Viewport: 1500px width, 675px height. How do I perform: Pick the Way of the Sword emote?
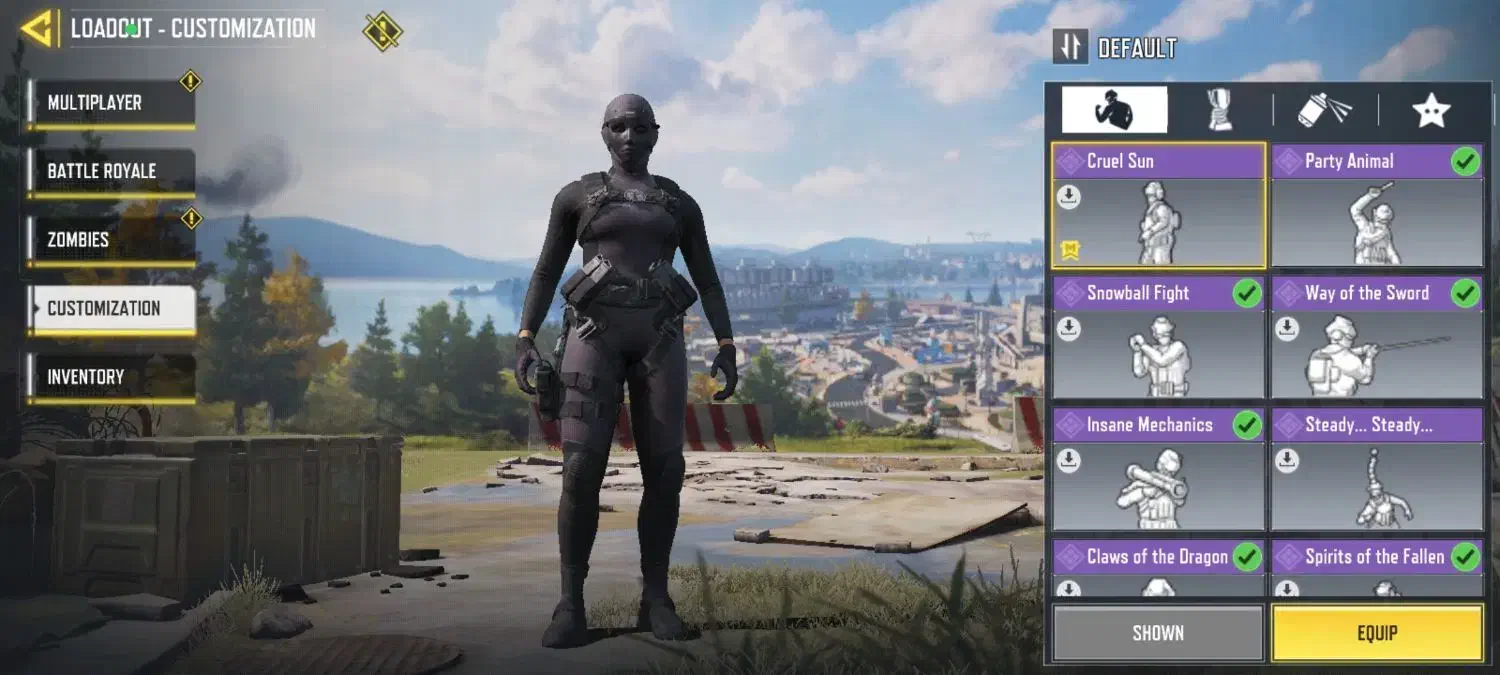tap(1376, 338)
